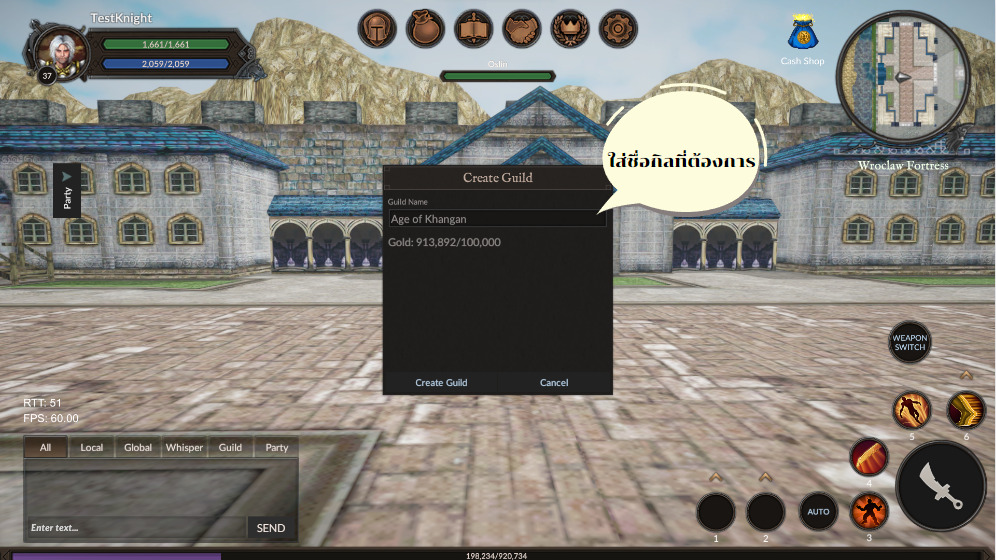Viewport: 996px width, 560px height.
Task: Focus the Guild Name text field
Action: pyautogui.click(x=496, y=219)
